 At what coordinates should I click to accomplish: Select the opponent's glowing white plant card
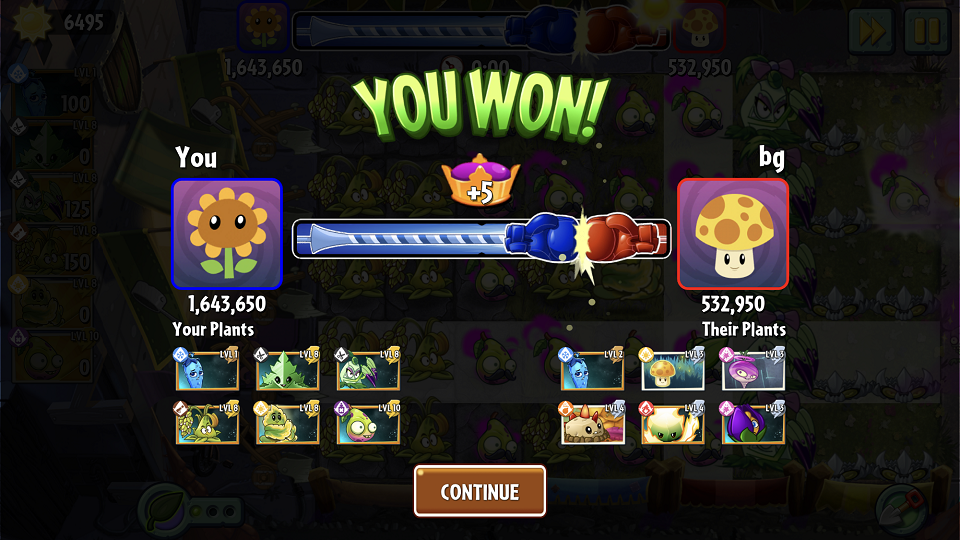click(672, 424)
